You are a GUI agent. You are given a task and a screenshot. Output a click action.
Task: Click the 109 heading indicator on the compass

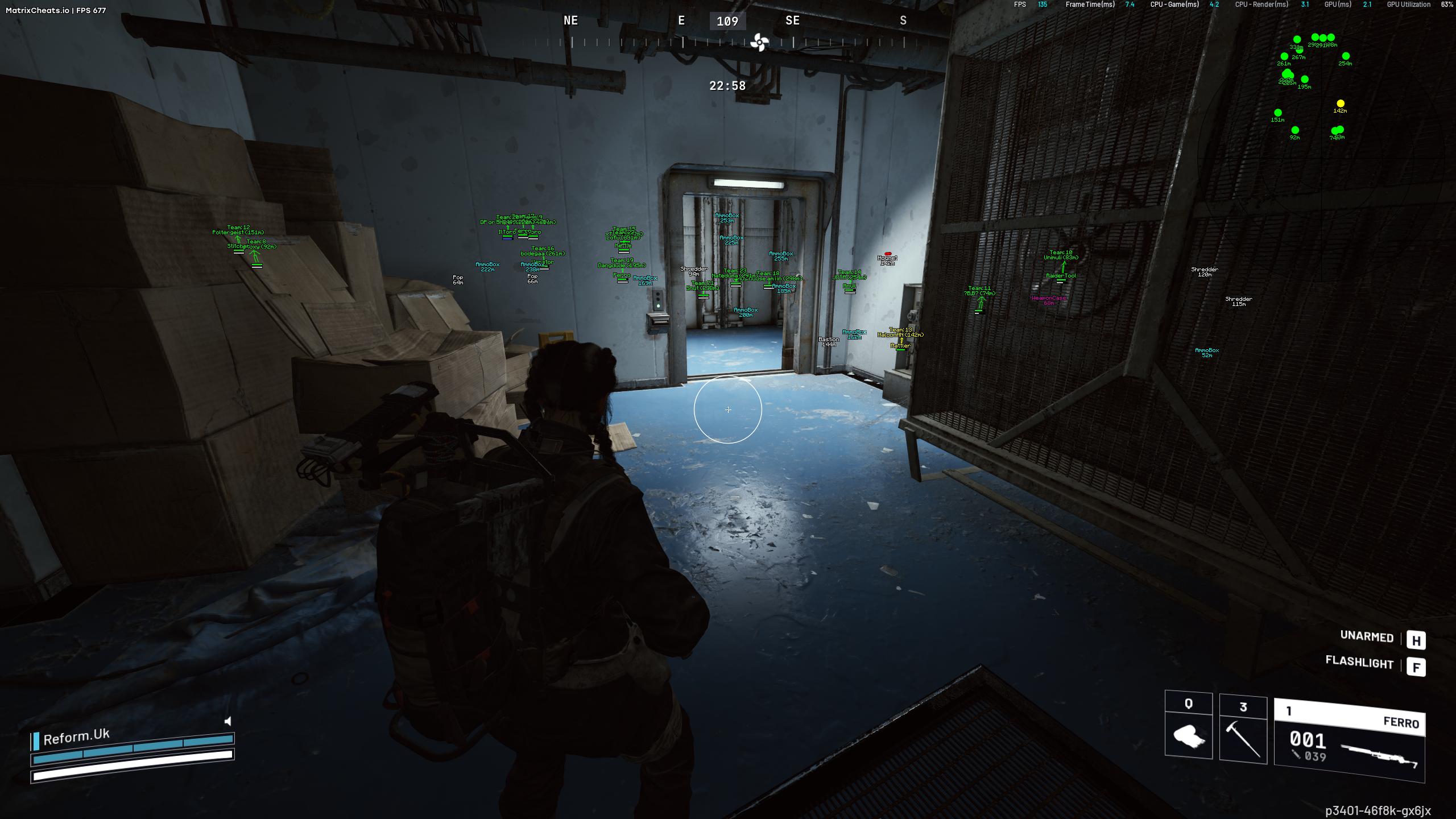[727, 22]
